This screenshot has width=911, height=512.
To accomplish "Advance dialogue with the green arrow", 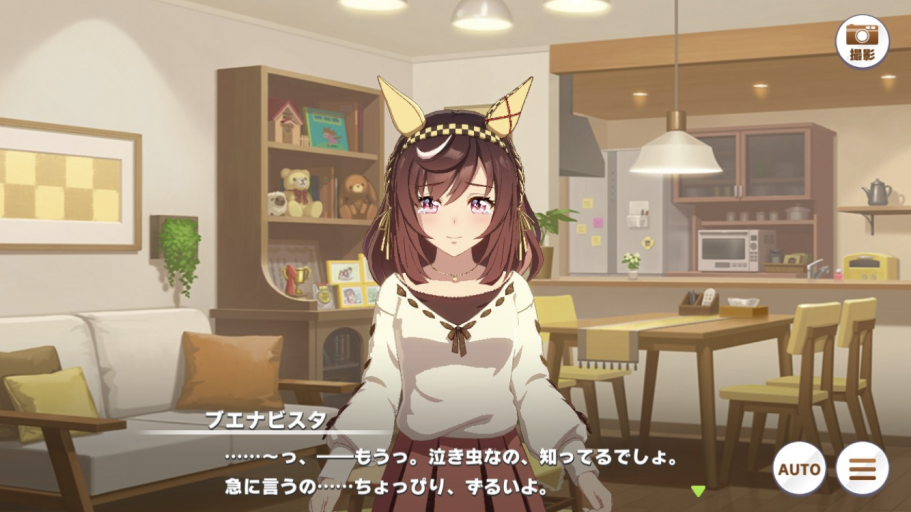I will [x=698, y=490].
